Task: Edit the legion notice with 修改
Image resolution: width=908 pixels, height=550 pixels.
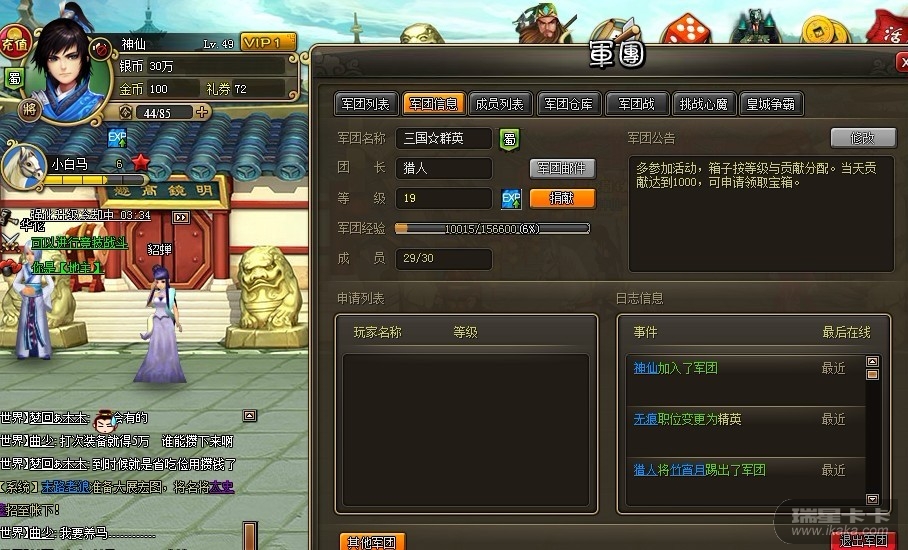Action: tap(862, 138)
